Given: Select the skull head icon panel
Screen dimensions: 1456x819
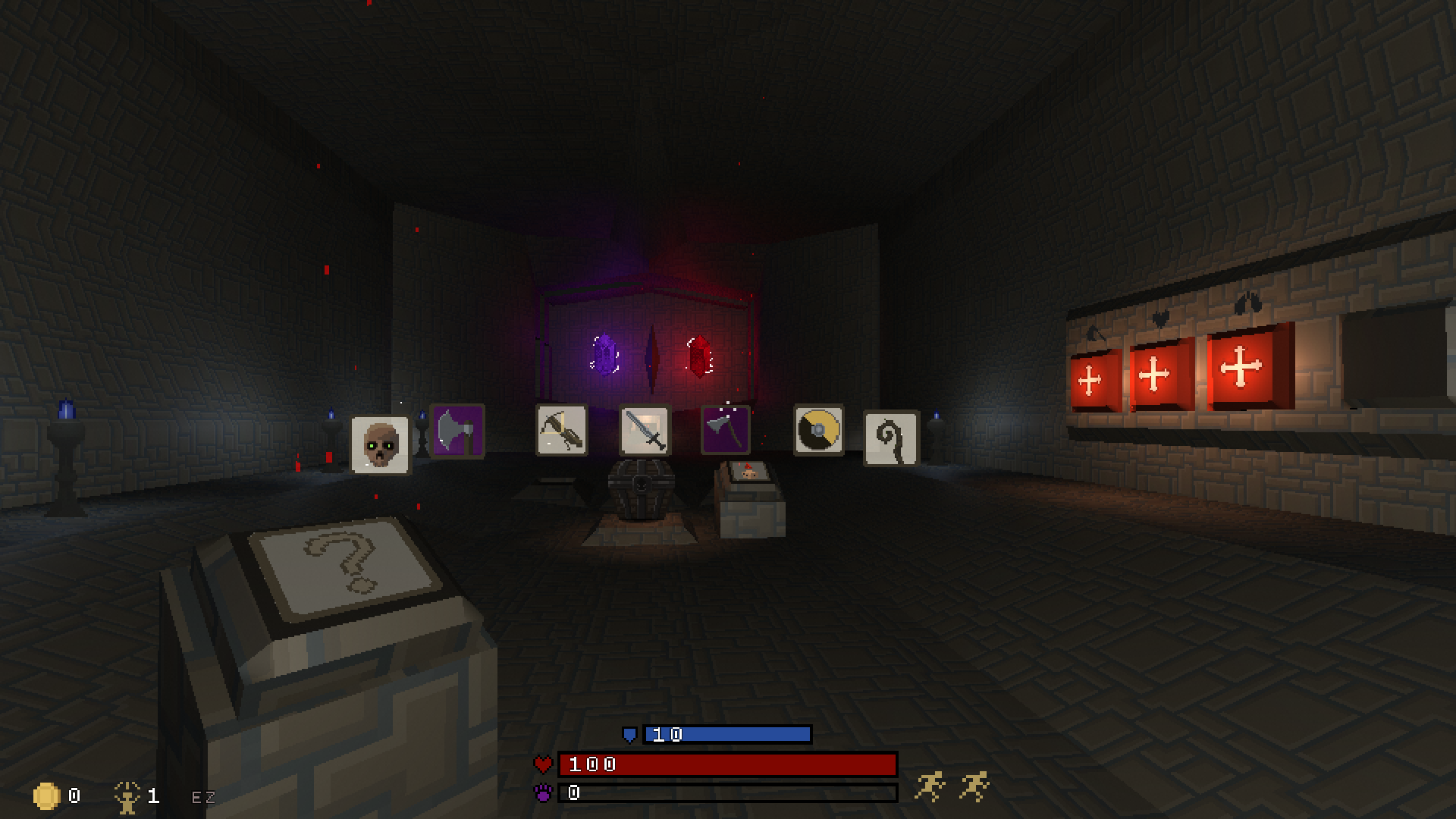Looking at the screenshot, I should 379,444.
